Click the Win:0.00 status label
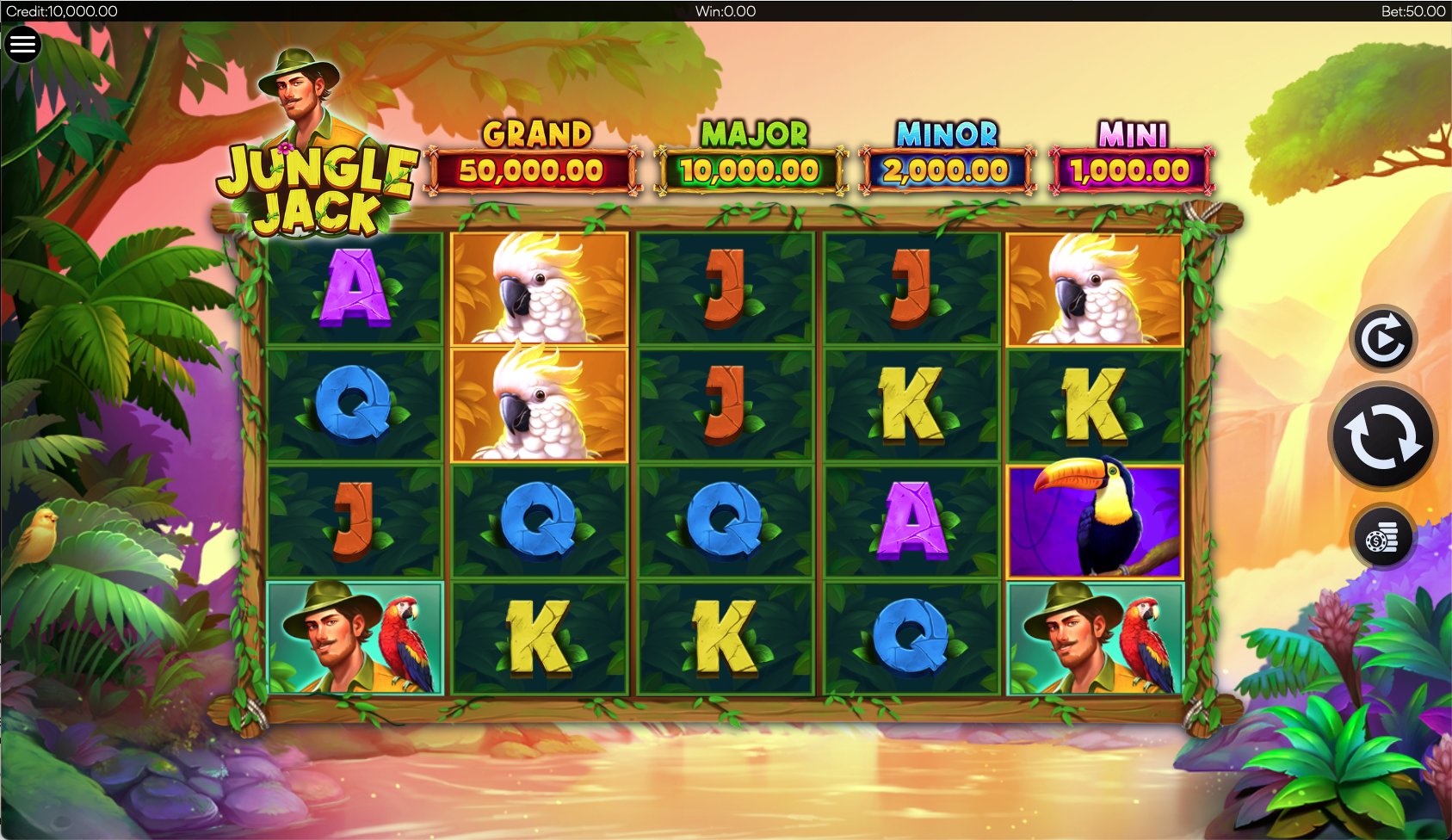Screen dimensions: 1452x840 tap(726, 11)
